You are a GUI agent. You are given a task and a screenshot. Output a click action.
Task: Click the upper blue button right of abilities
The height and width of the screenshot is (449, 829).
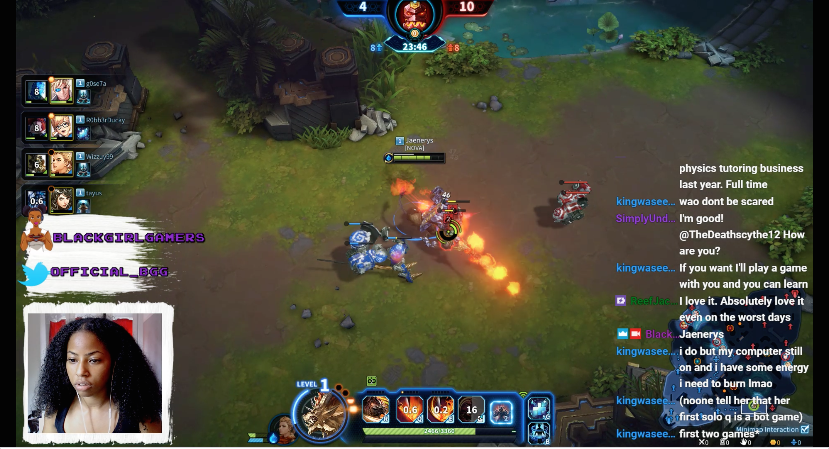(x=539, y=407)
